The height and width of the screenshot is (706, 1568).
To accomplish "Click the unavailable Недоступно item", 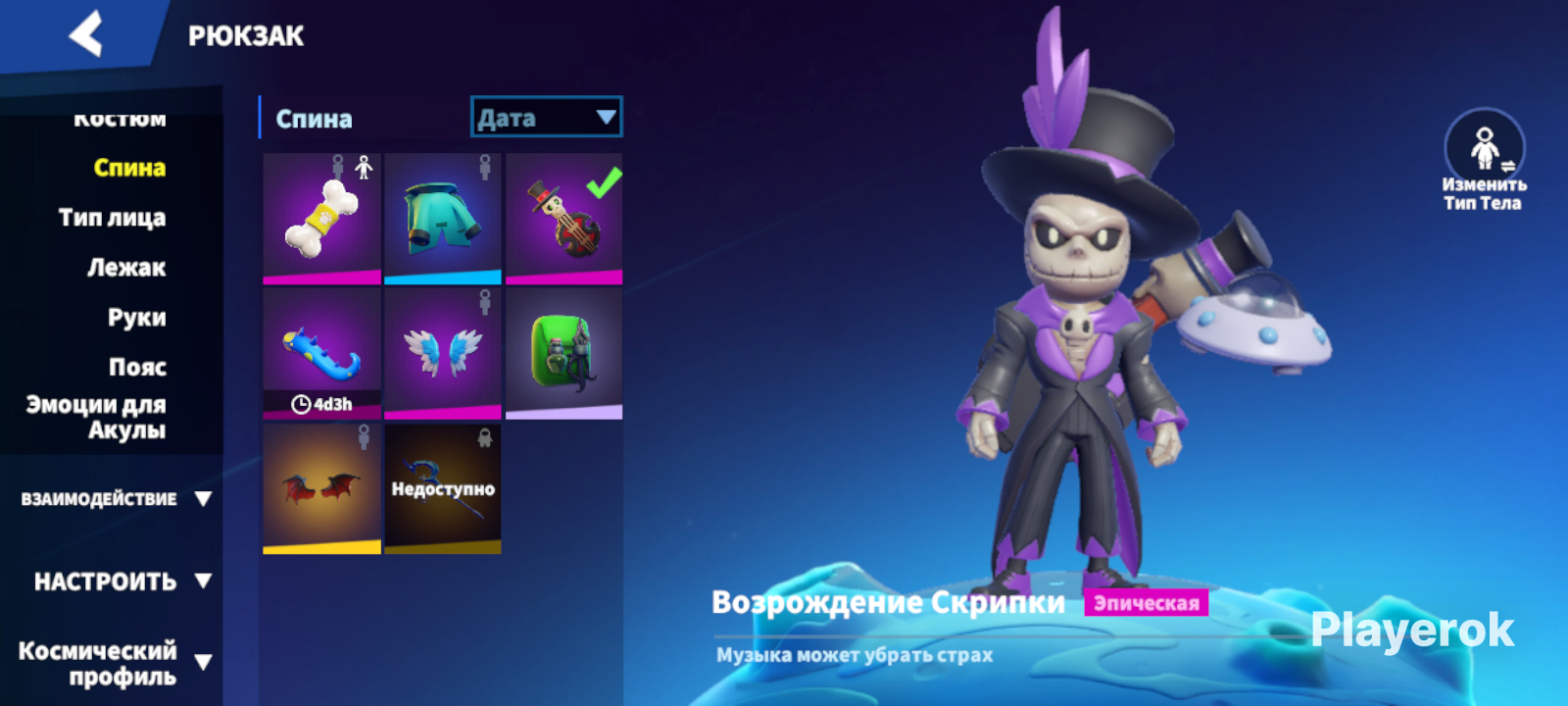I will coord(443,487).
